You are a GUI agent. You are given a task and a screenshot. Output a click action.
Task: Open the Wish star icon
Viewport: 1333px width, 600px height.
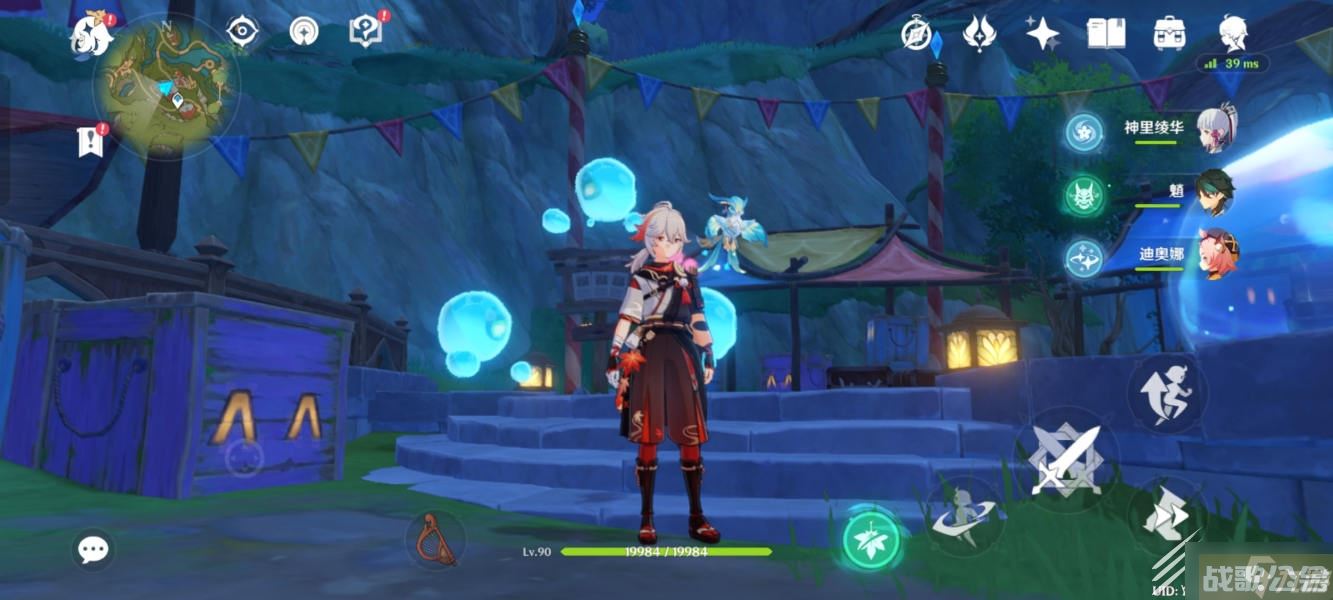click(1043, 34)
